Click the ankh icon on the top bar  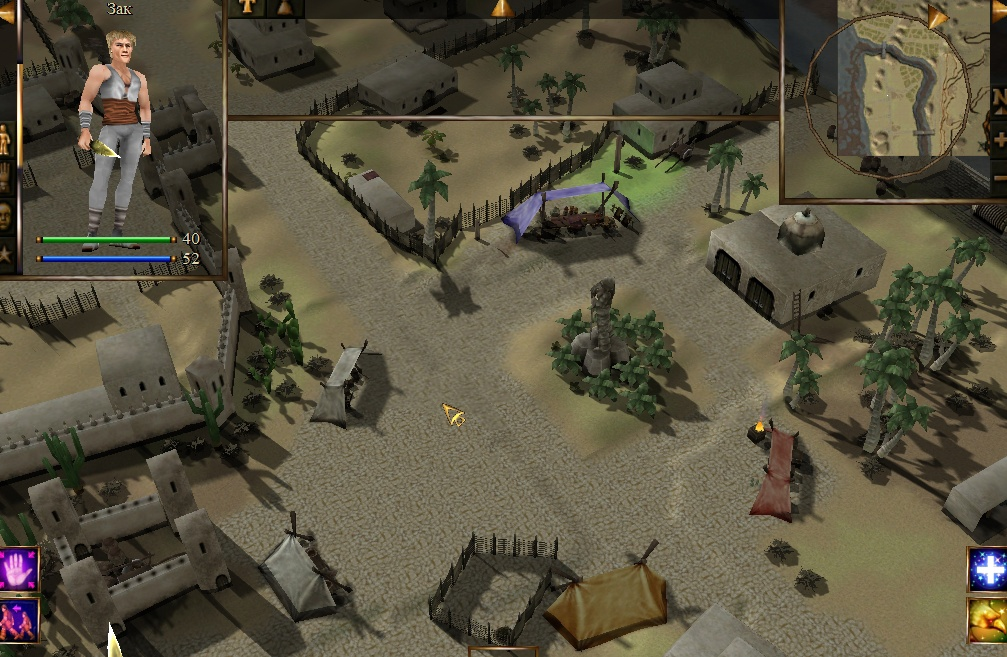pyautogui.click(x=245, y=7)
